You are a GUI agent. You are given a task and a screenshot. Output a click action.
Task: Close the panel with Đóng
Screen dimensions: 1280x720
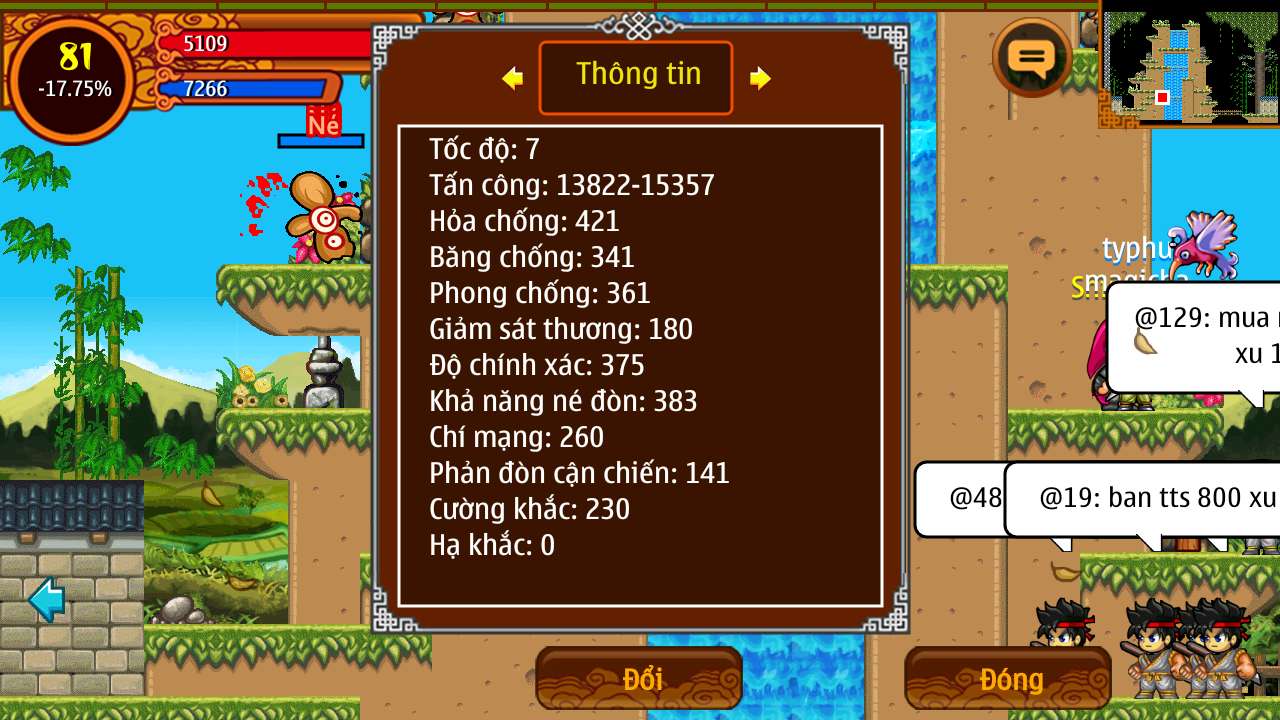(x=1008, y=679)
